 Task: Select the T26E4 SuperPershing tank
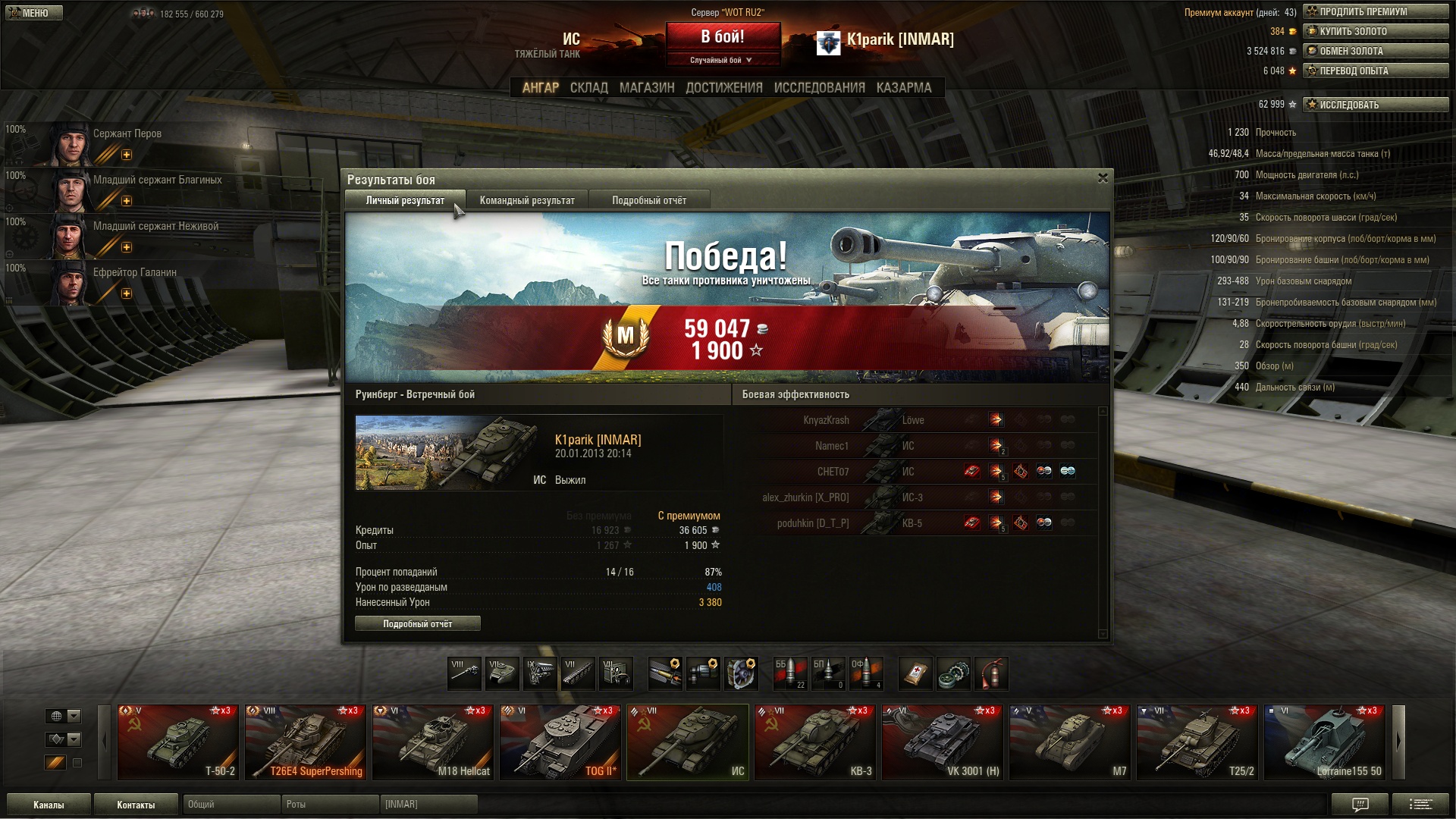[306, 742]
